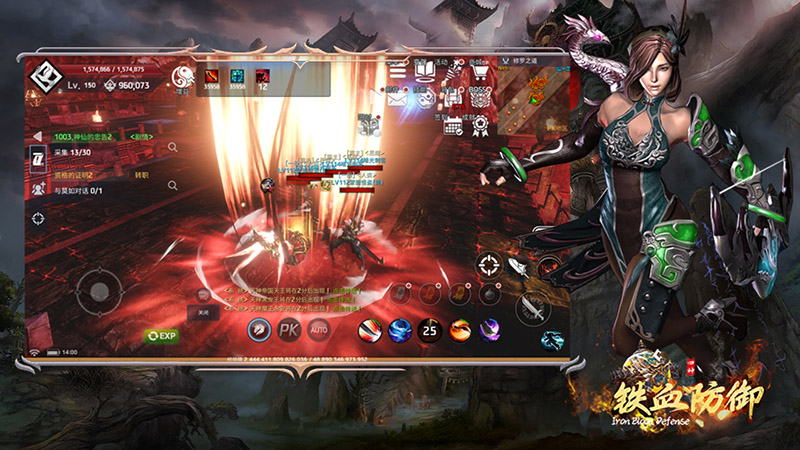Open the BOSS menu icon
This screenshot has width=800, height=450.
480,97
